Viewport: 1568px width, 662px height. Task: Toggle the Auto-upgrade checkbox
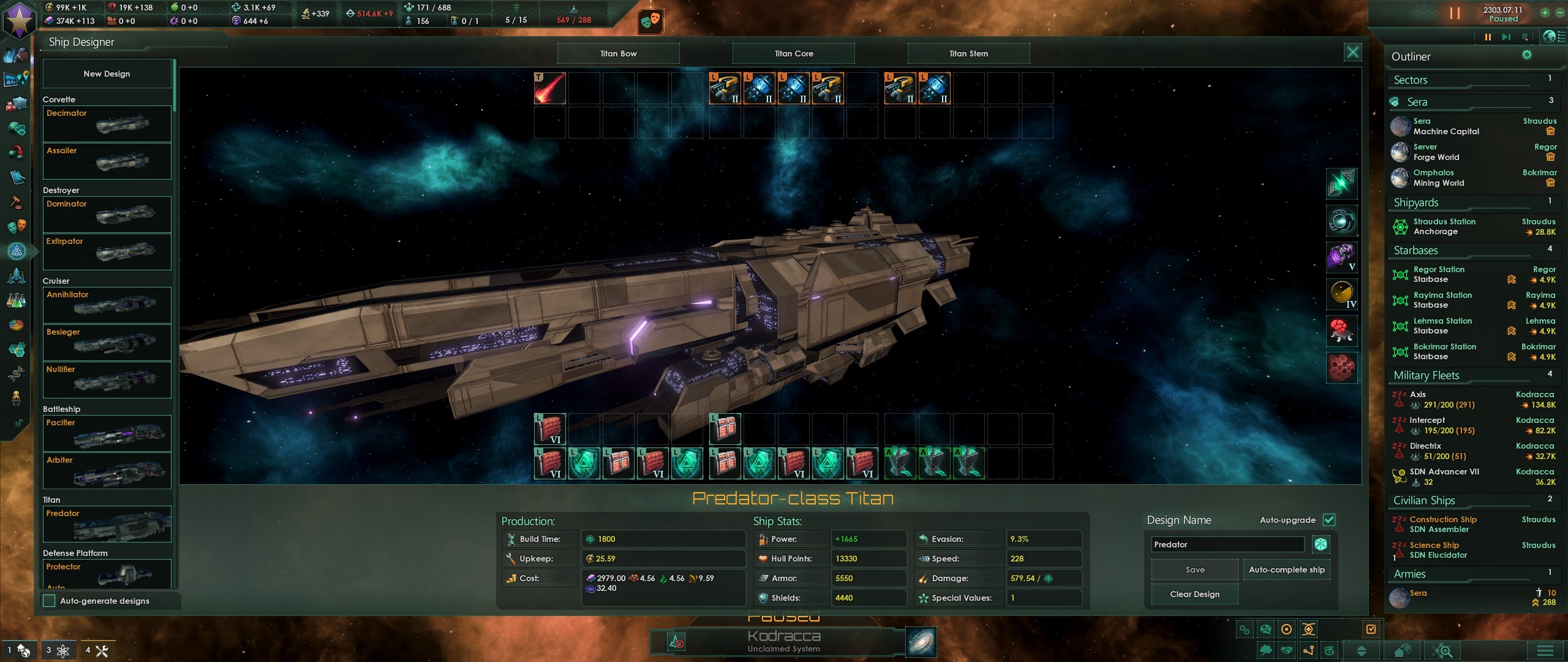coord(1329,520)
